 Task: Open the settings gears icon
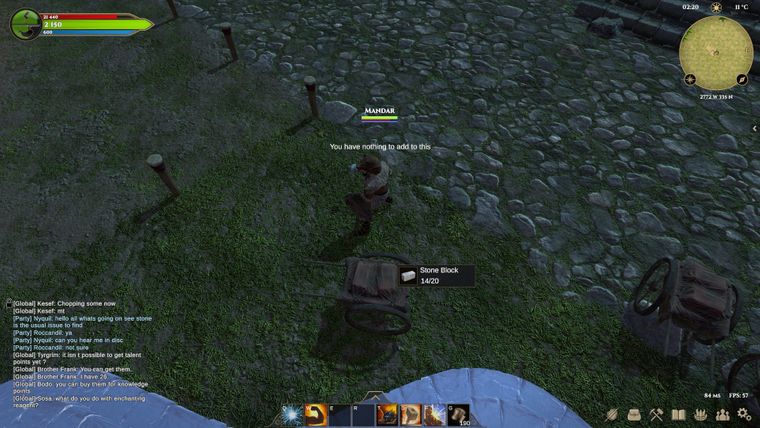pos(744,414)
